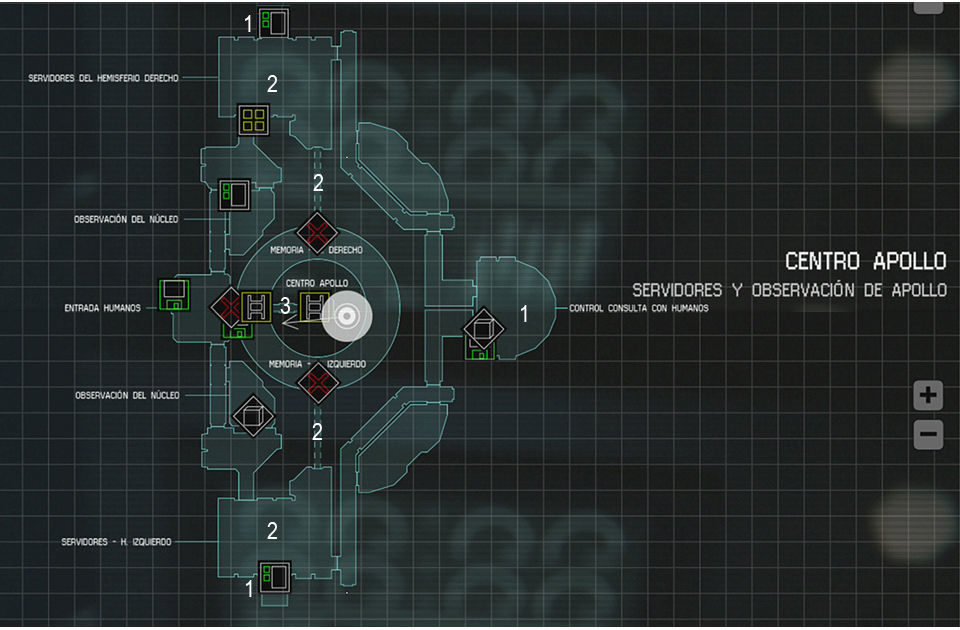The height and width of the screenshot is (630, 960).
Task: Click the ladder marker under the Centro Apollo label
Action: (316, 306)
